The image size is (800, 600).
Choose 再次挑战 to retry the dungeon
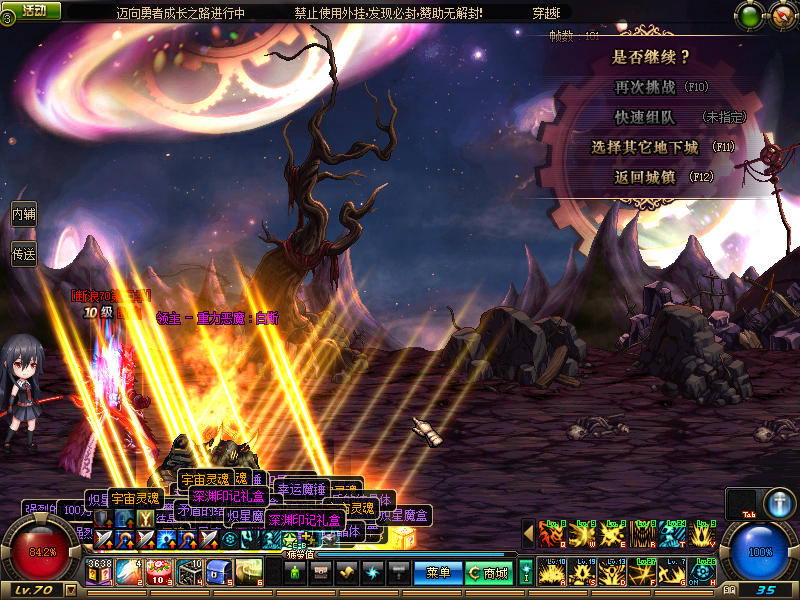647,87
